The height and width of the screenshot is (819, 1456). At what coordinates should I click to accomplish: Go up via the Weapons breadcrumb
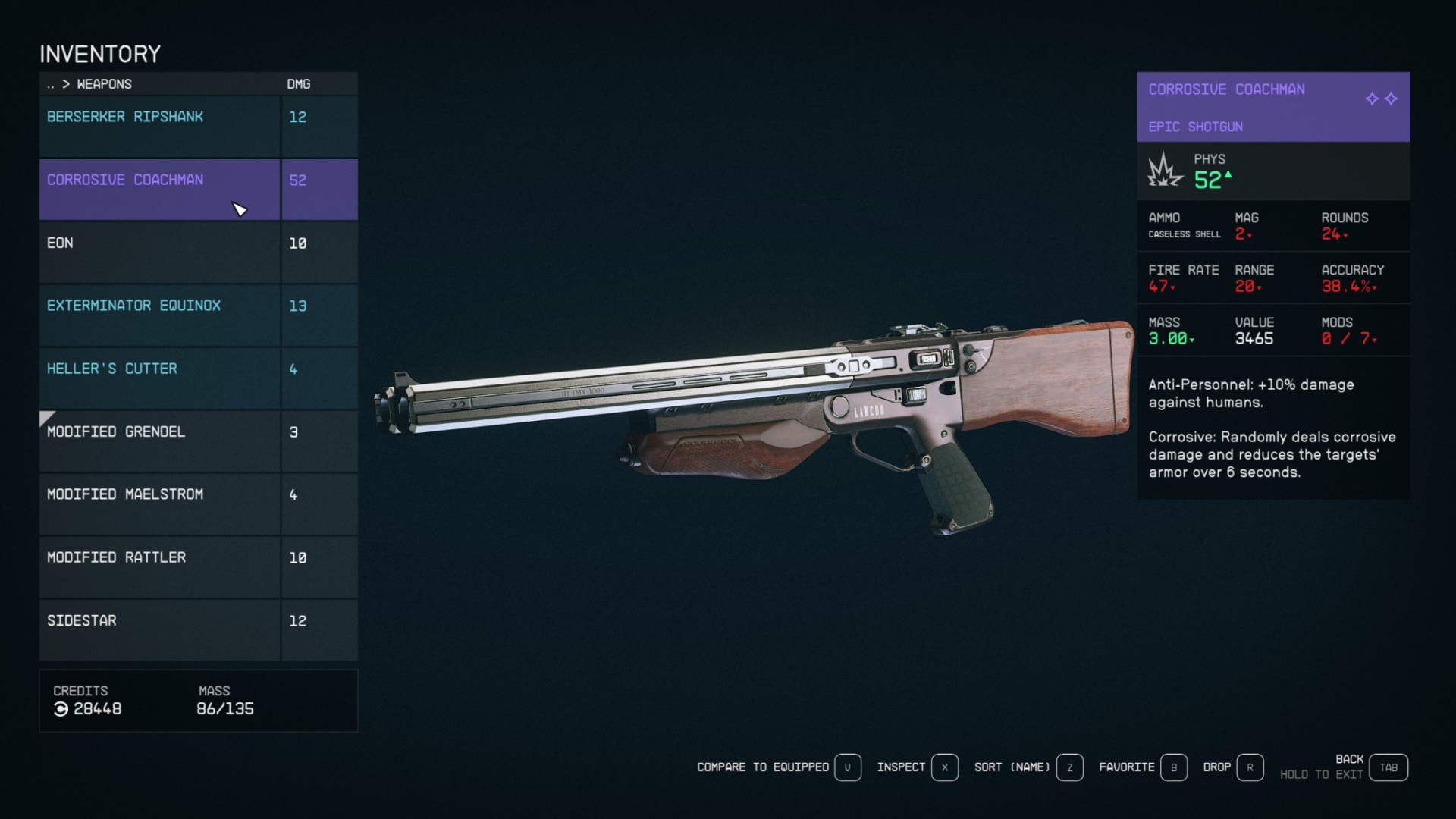click(103, 84)
